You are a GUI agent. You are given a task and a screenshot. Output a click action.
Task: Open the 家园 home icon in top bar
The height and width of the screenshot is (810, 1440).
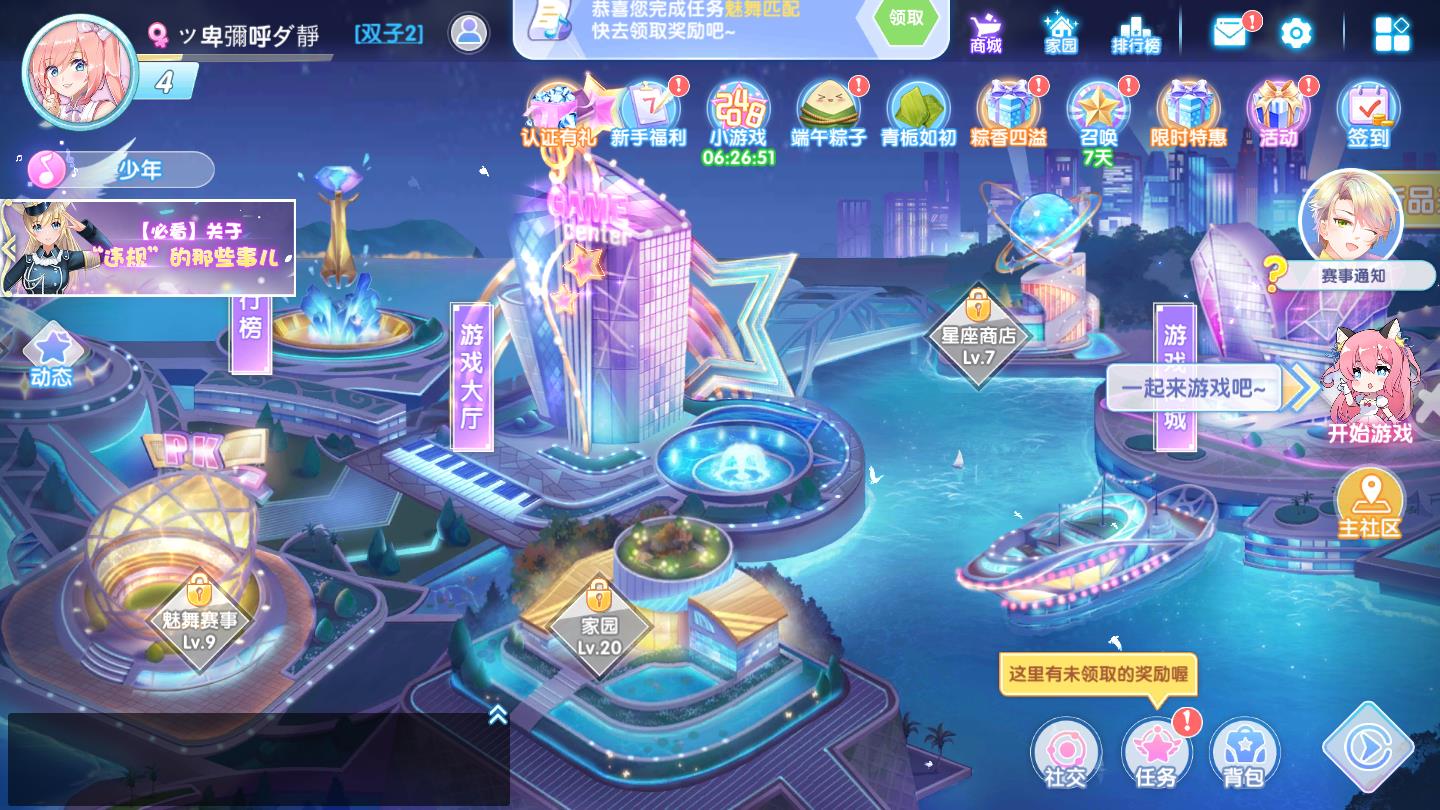tap(1060, 32)
